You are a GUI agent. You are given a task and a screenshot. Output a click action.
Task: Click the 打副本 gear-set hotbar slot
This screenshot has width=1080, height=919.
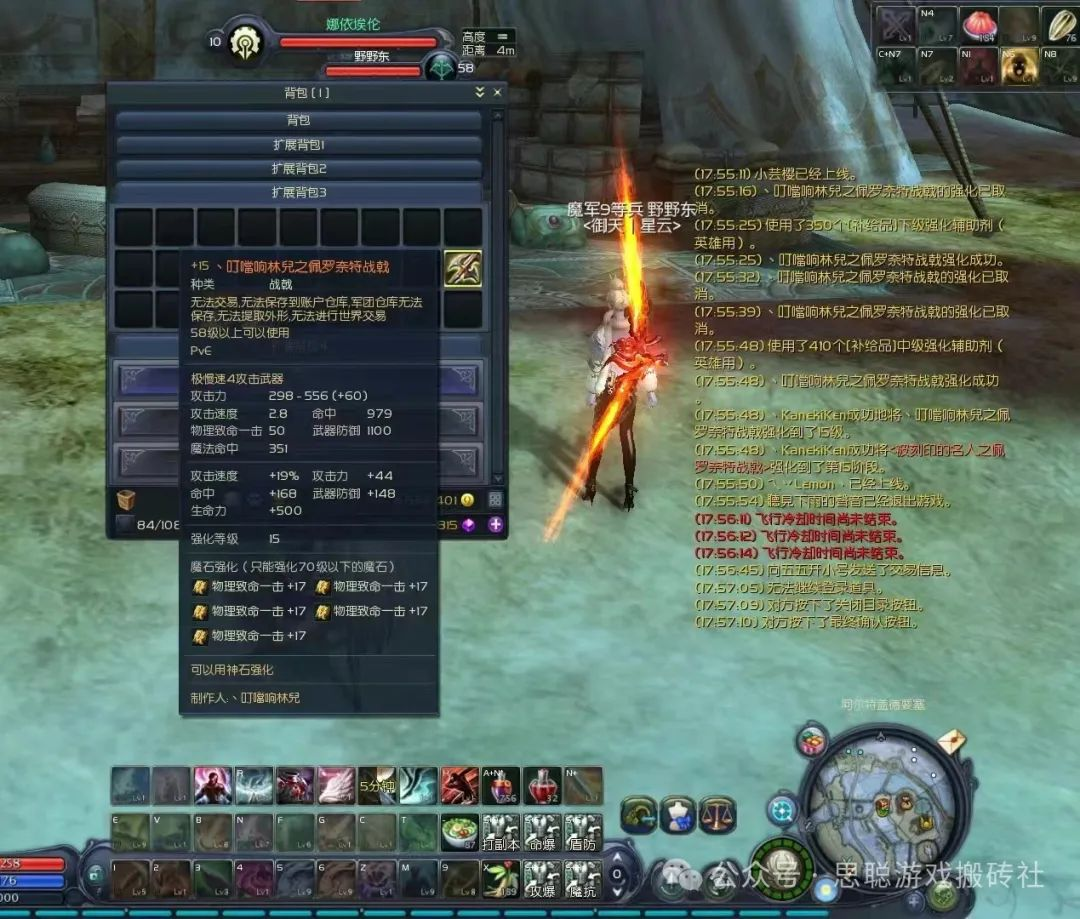pos(501,831)
